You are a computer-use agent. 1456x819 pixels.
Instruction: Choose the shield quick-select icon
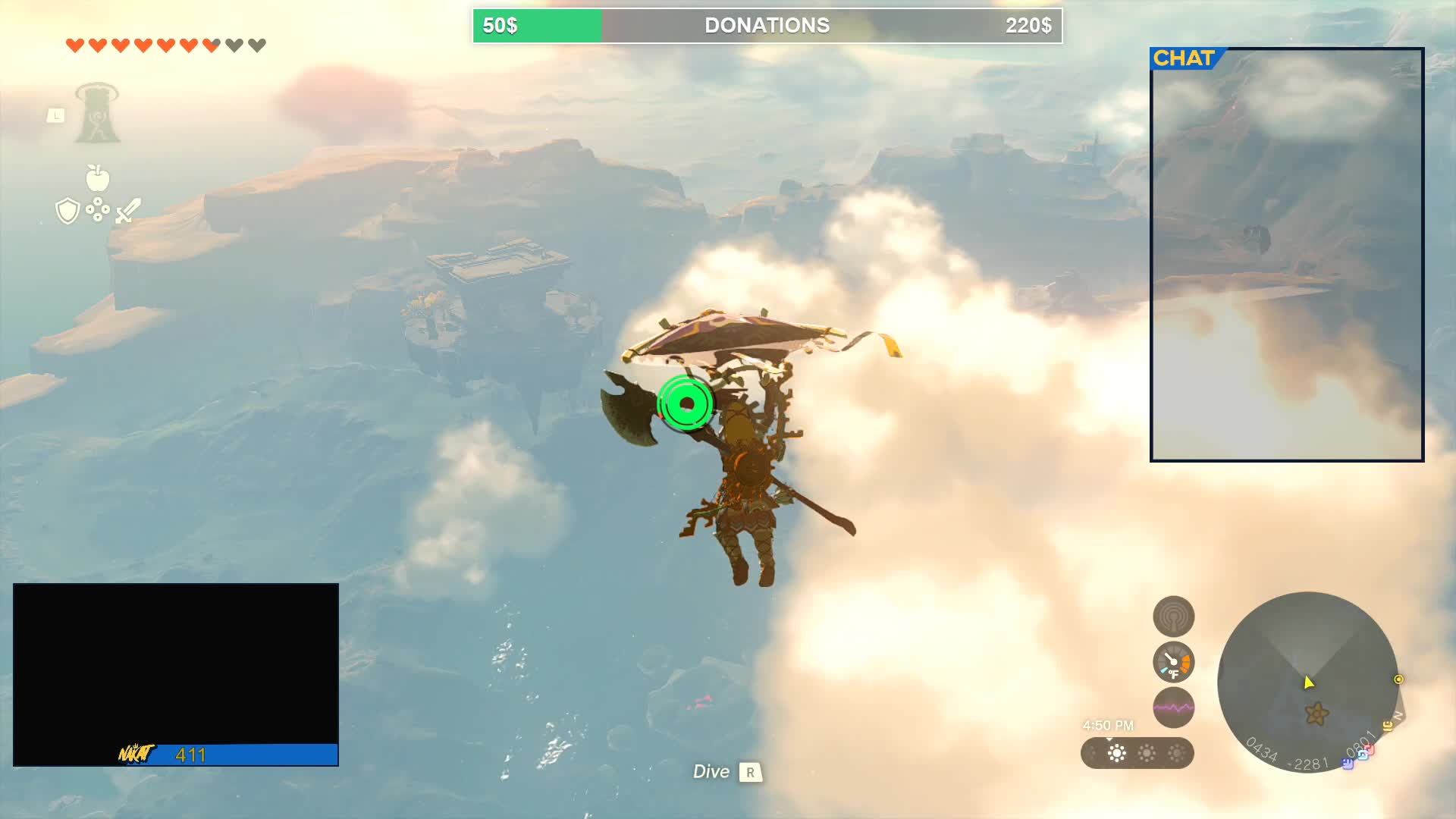pos(67,211)
